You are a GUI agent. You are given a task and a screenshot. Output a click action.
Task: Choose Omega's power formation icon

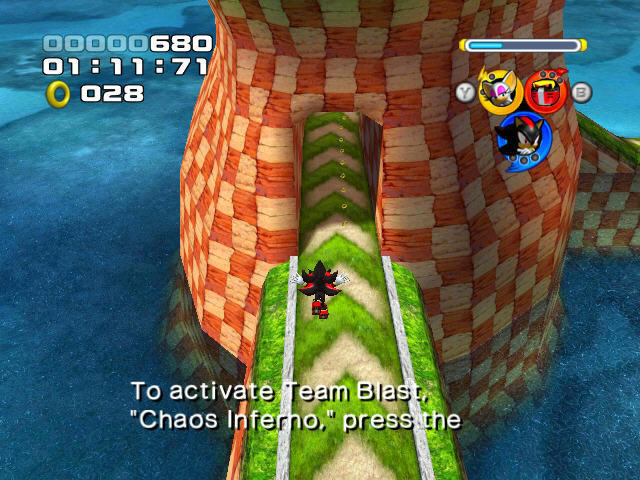[x=546, y=92]
